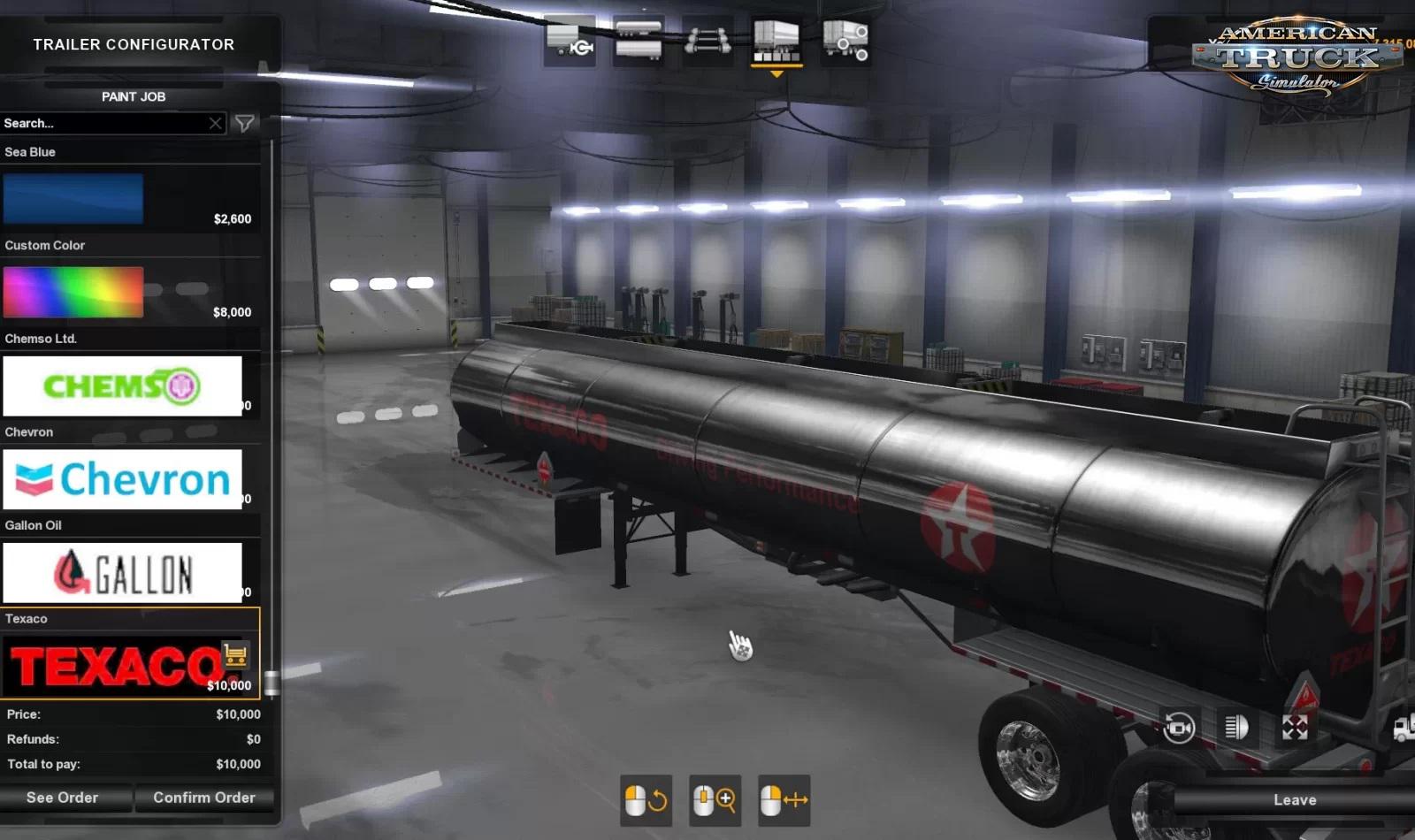Toggle the showroom lighting icon

1235,727
